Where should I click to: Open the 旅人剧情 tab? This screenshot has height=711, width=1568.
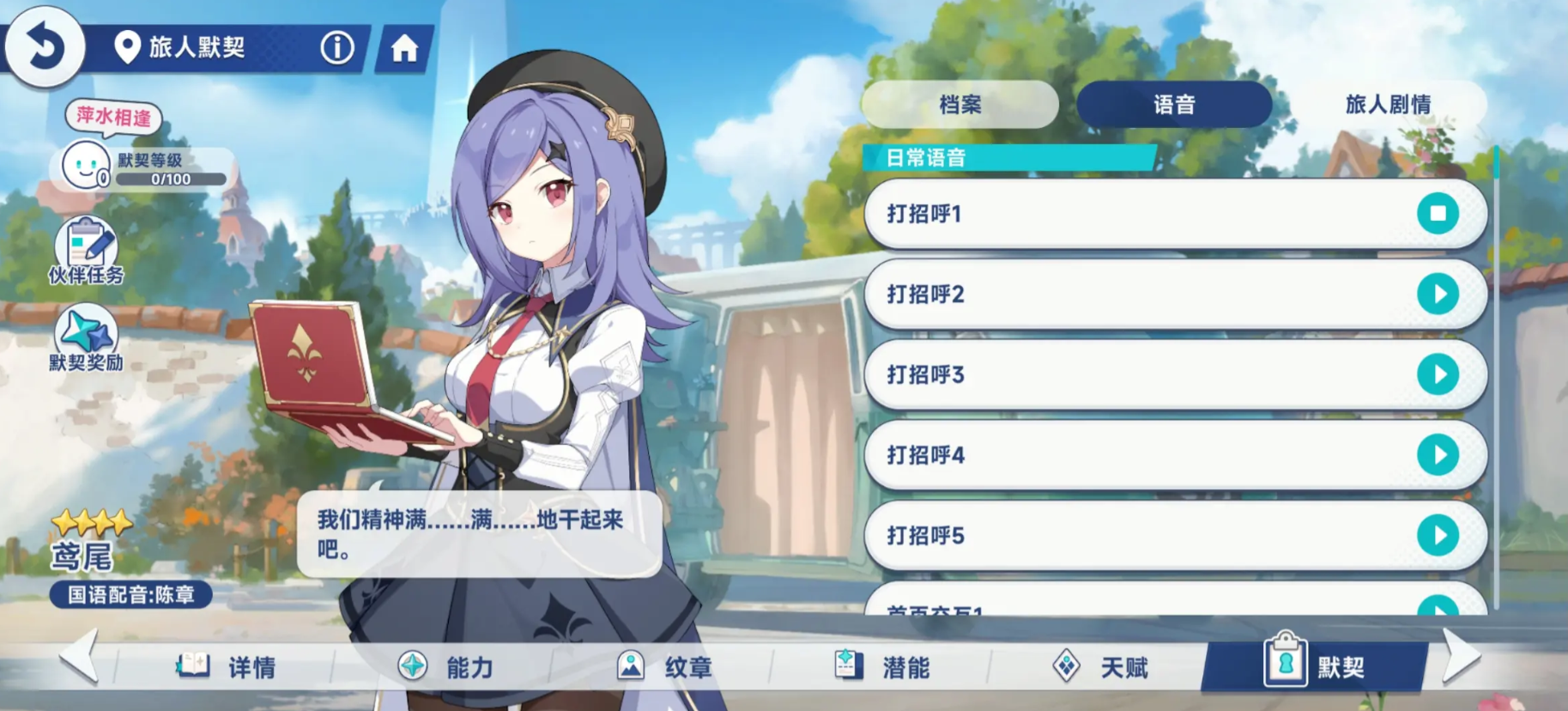pos(1387,105)
